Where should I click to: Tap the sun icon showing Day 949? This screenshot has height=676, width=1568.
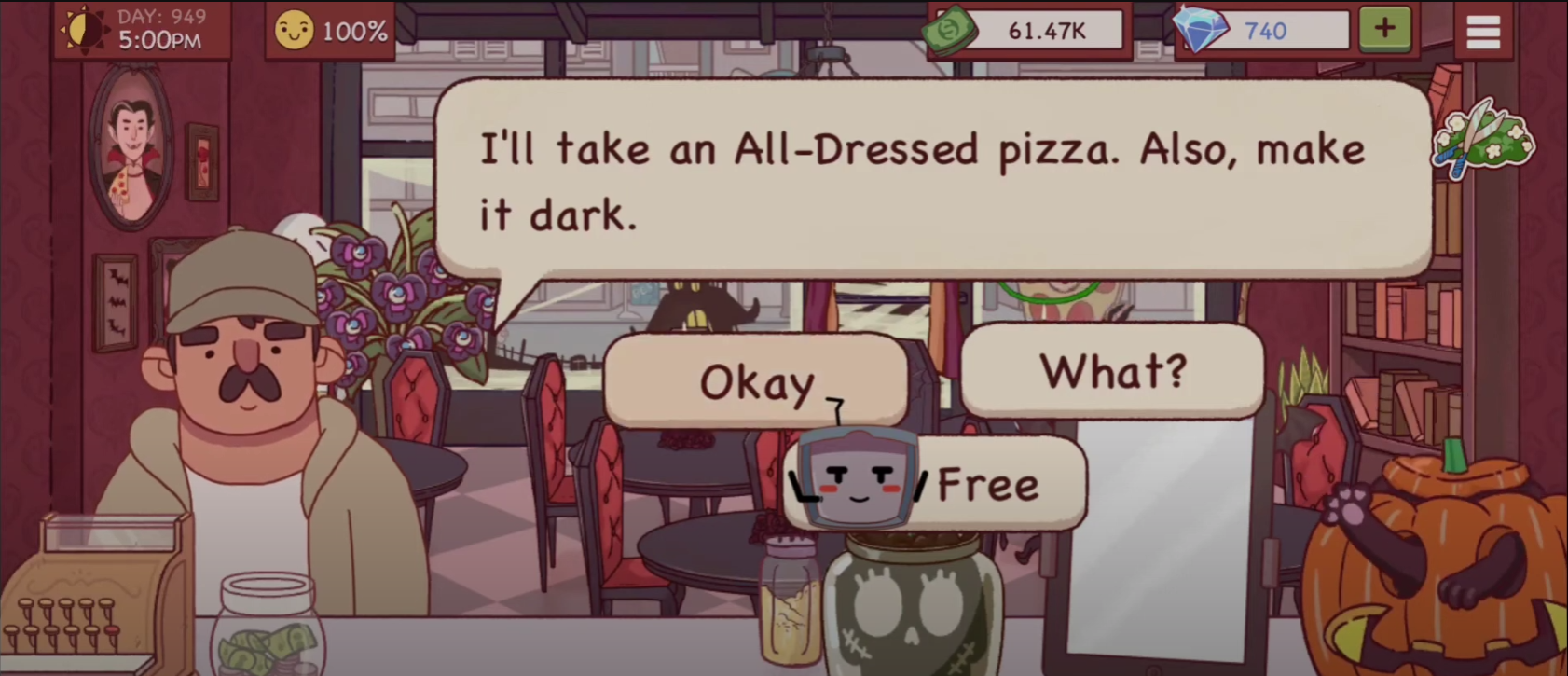click(x=85, y=28)
